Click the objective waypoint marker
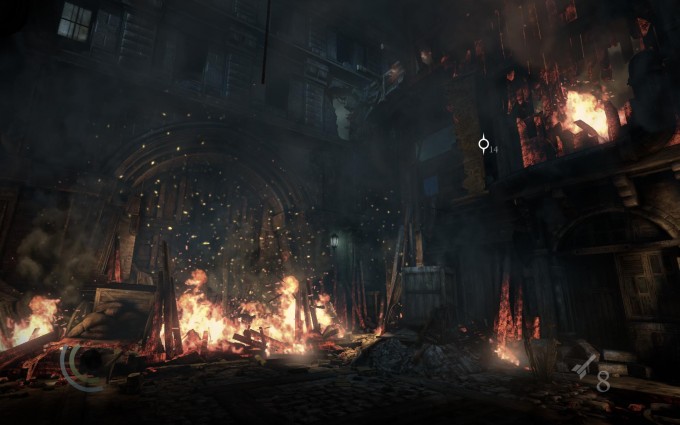The height and width of the screenshot is (425, 680). (484, 144)
